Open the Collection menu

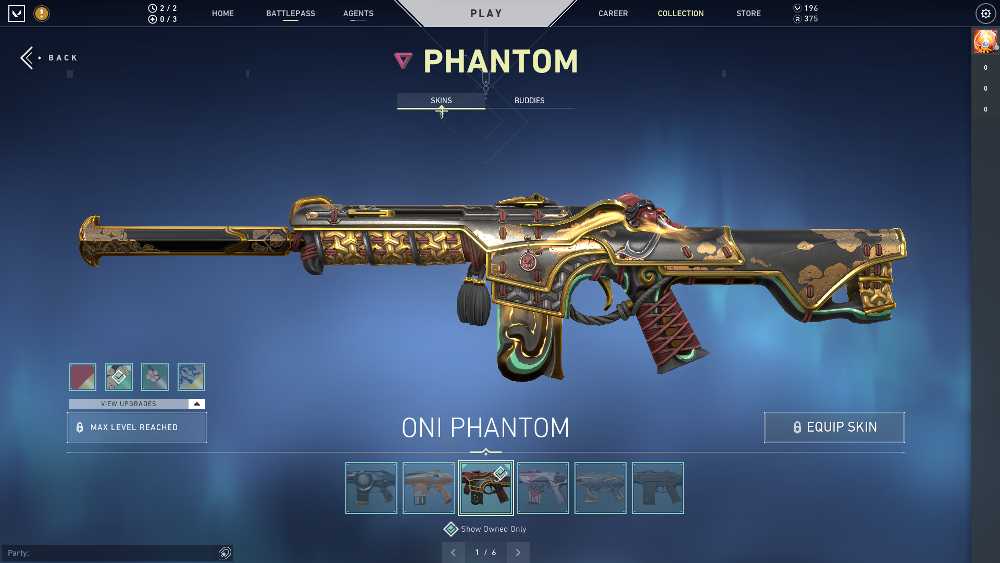(x=680, y=14)
